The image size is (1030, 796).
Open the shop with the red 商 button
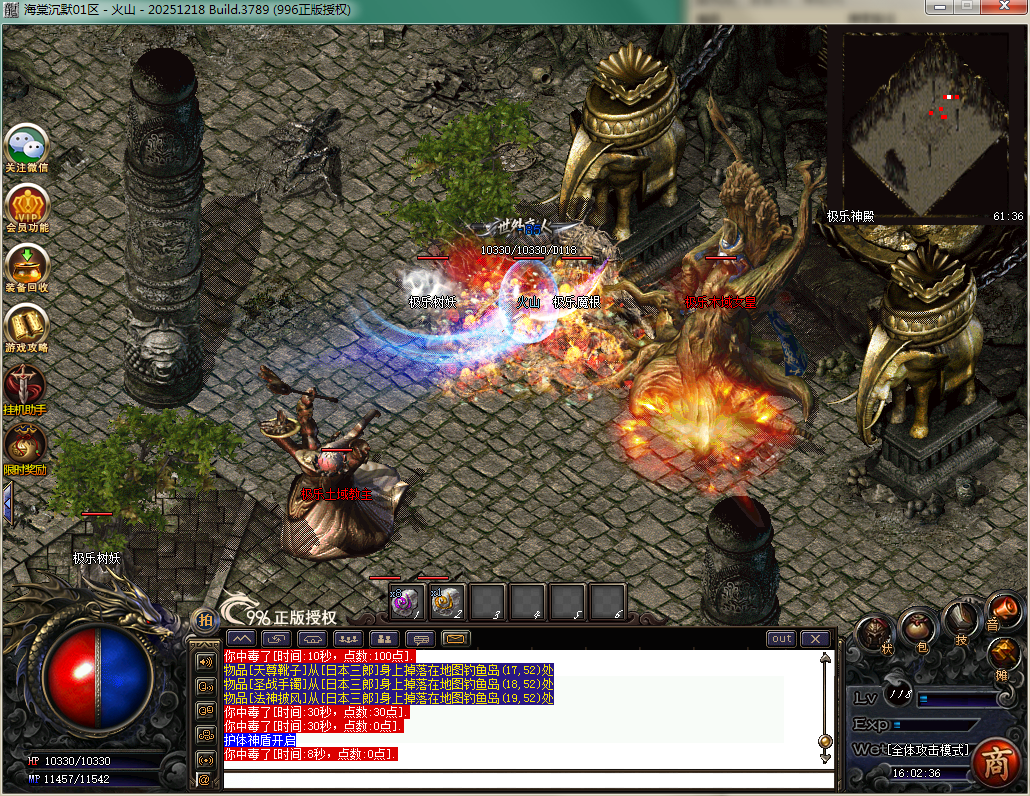[995, 762]
